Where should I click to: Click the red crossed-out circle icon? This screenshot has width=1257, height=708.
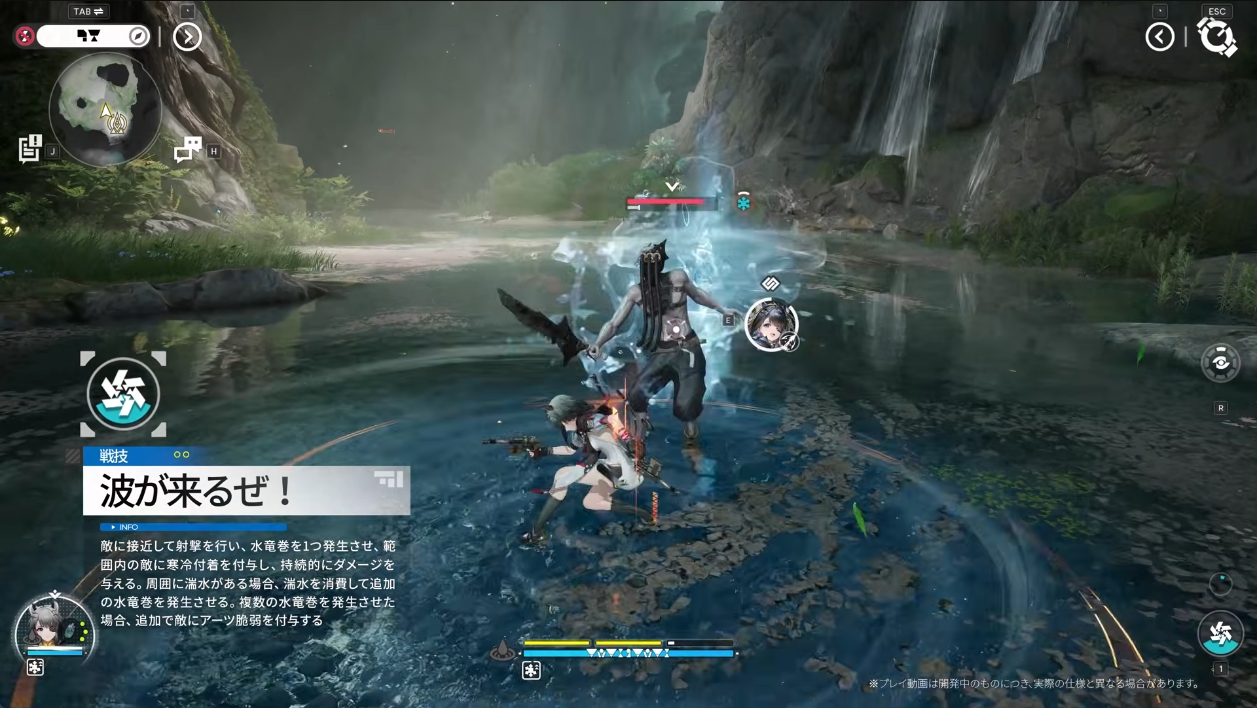click(25, 36)
